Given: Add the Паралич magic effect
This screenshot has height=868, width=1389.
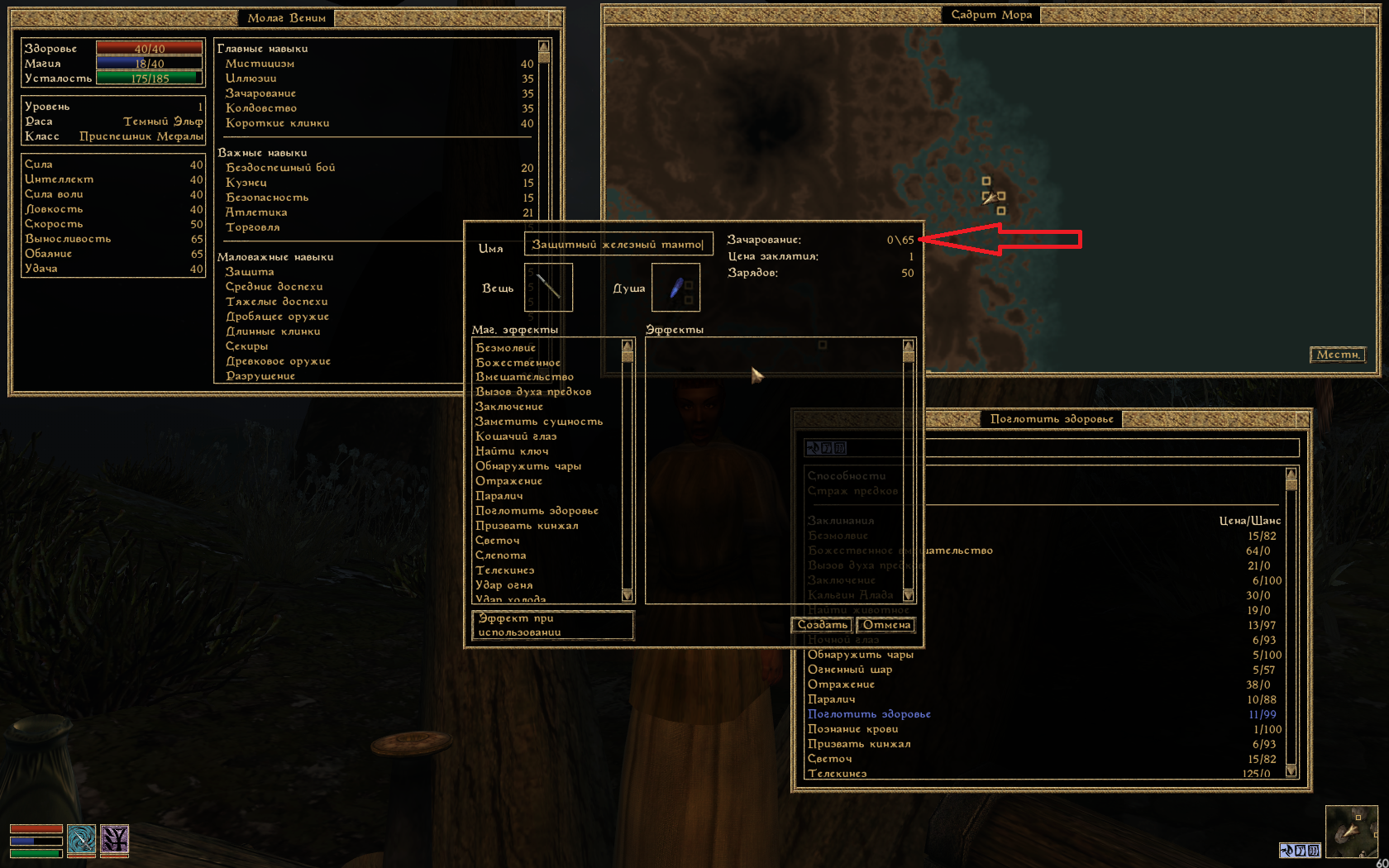Looking at the screenshot, I should click(499, 496).
